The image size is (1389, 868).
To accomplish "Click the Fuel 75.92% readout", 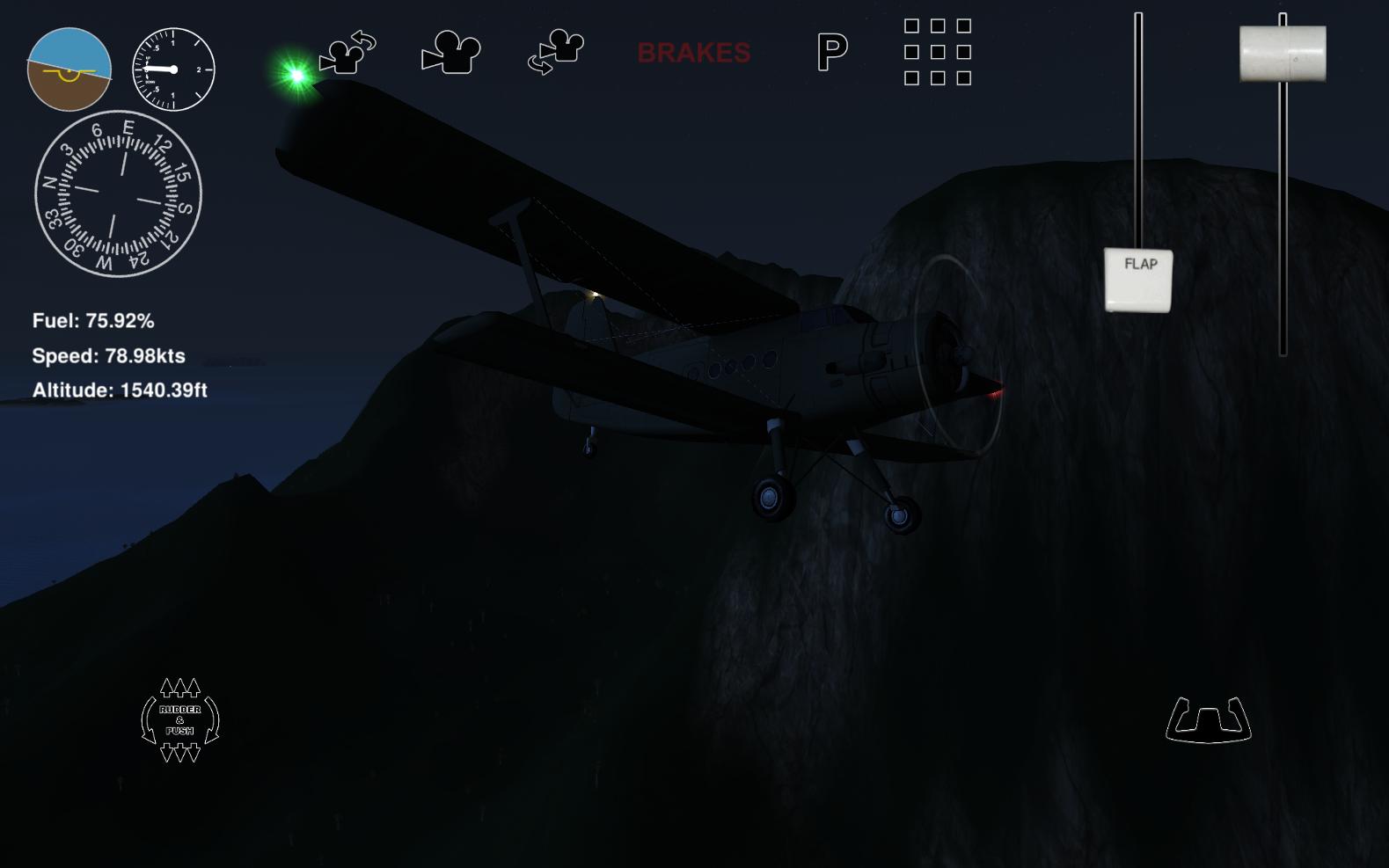I will (91, 322).
